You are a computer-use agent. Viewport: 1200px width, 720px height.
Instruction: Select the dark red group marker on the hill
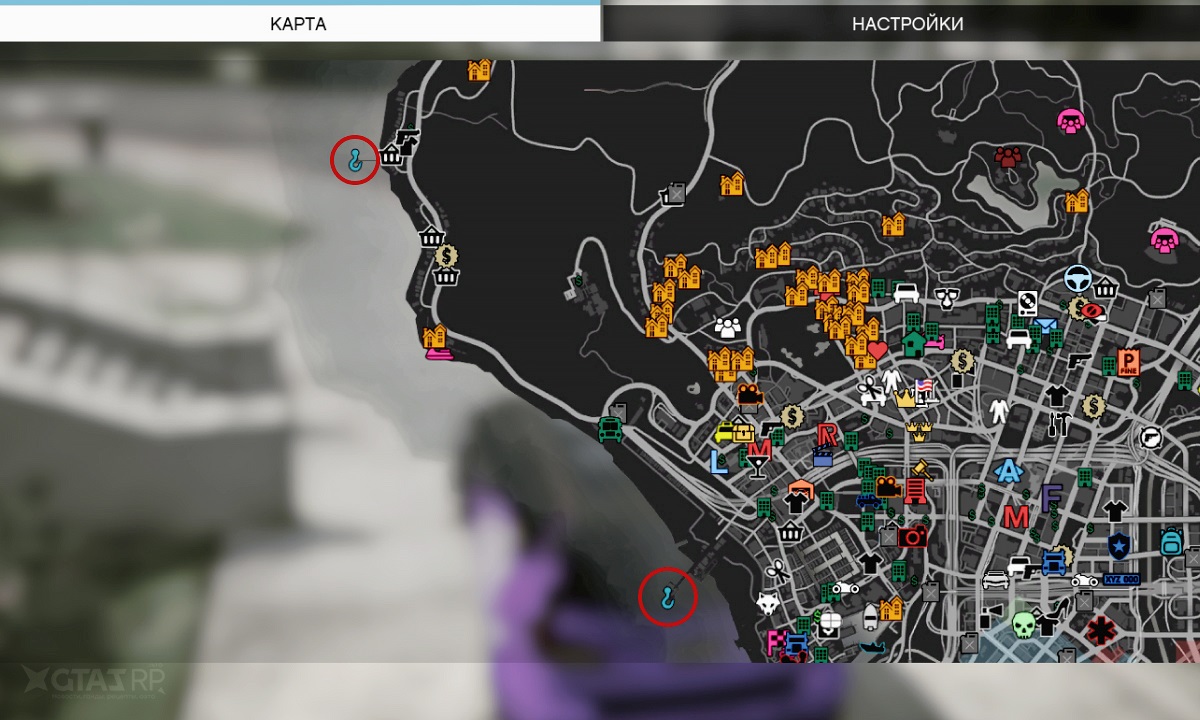(1008, 157)
